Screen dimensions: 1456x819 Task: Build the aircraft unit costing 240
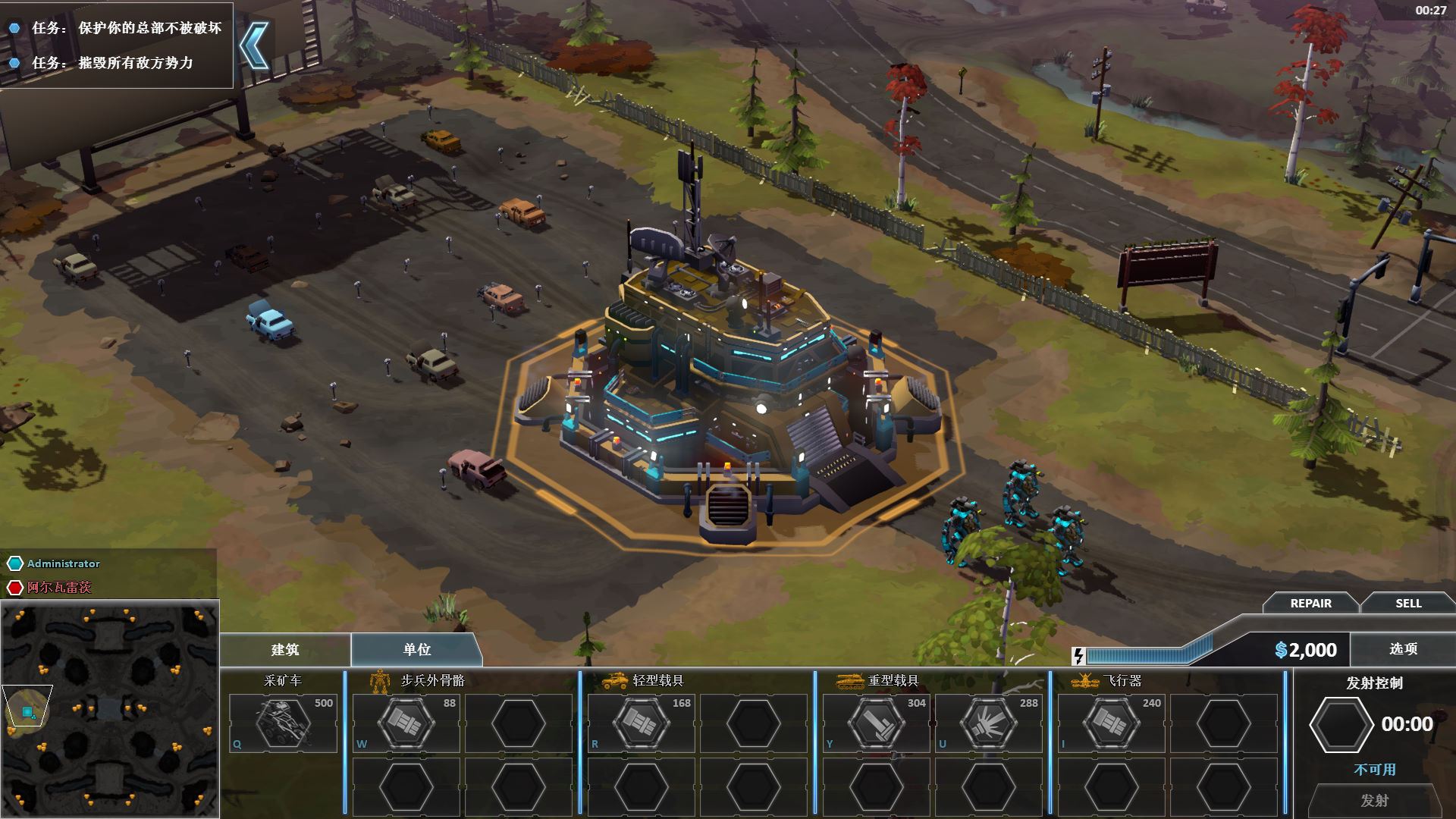(x=1111, y=723)
